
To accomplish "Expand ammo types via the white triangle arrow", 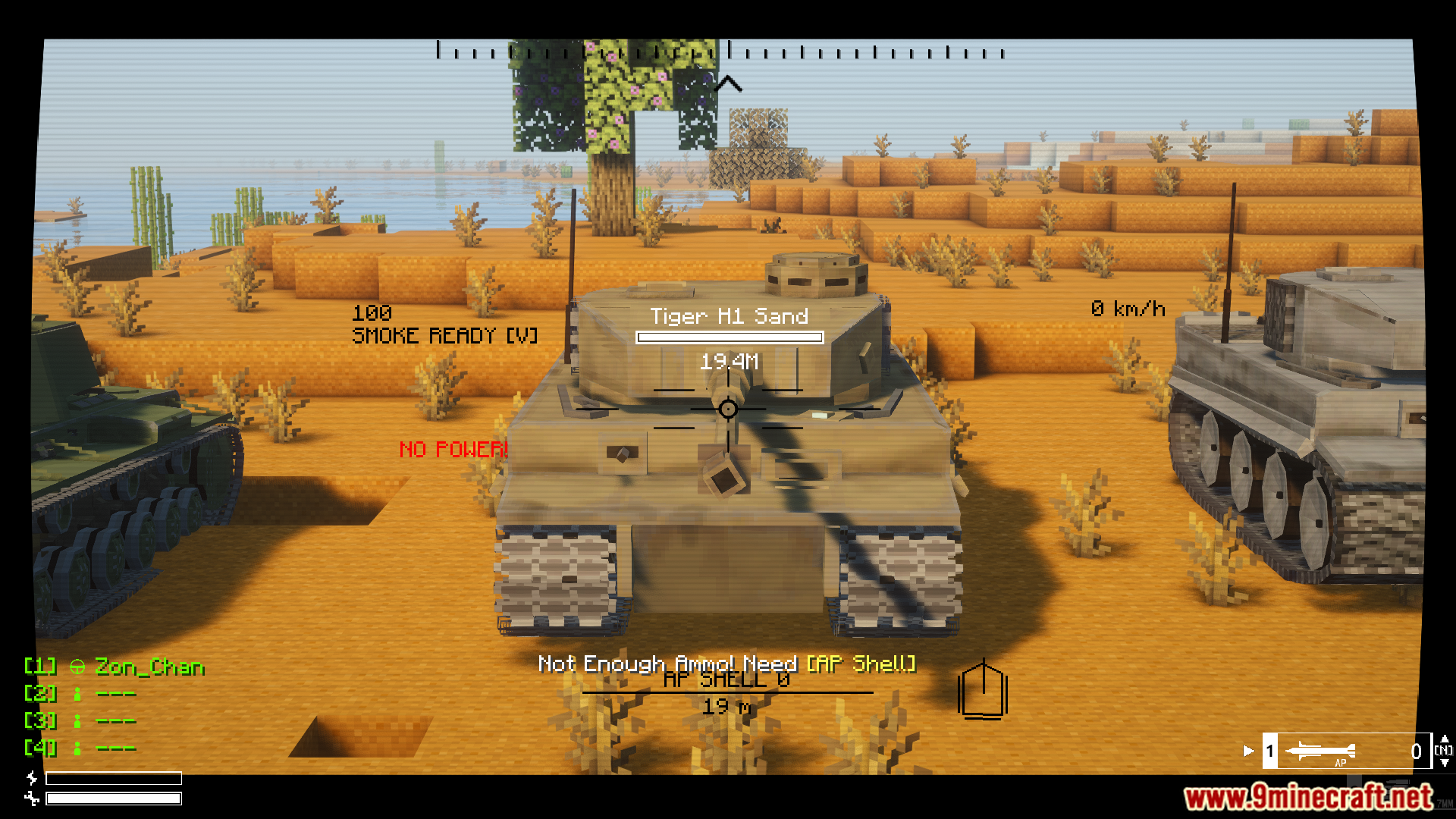I will pyautogui.click(x=1248, y=752).
